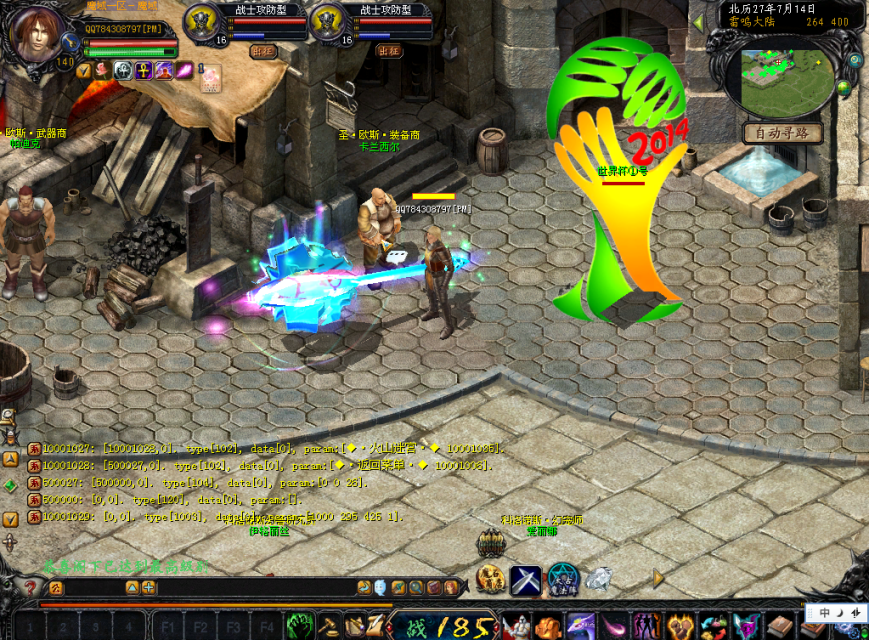Click the golden beast emblem above the hotbar
Viewport: 869px width, 640px height.
490,577
